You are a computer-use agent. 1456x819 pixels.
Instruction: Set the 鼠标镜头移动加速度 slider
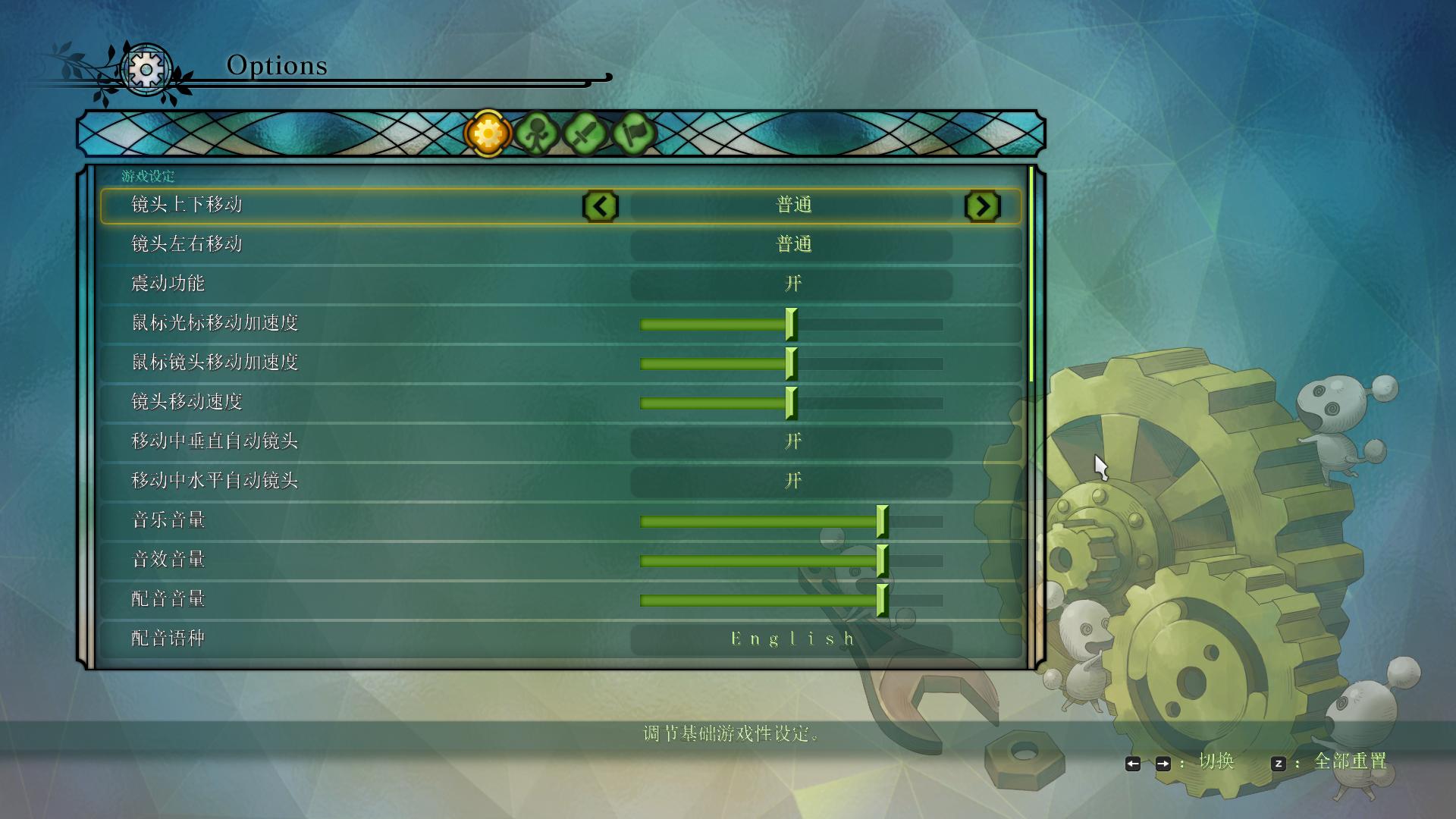(791, 364)
